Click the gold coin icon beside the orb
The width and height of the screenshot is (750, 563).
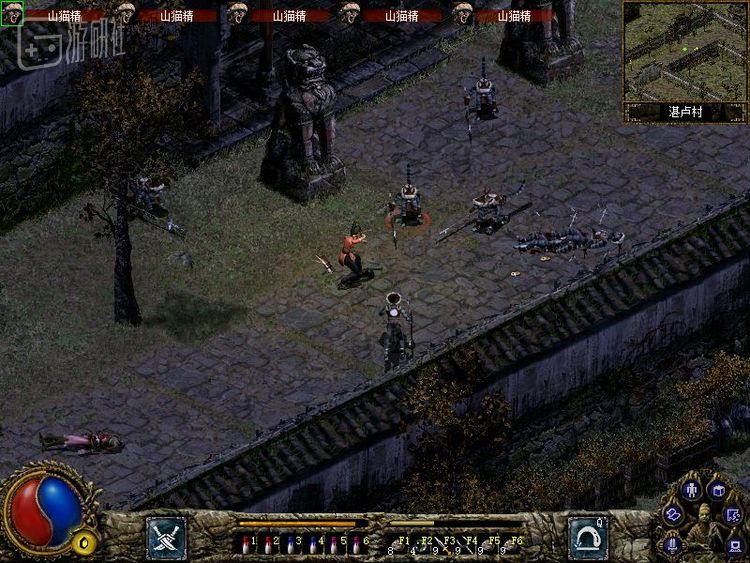[85, 543]
